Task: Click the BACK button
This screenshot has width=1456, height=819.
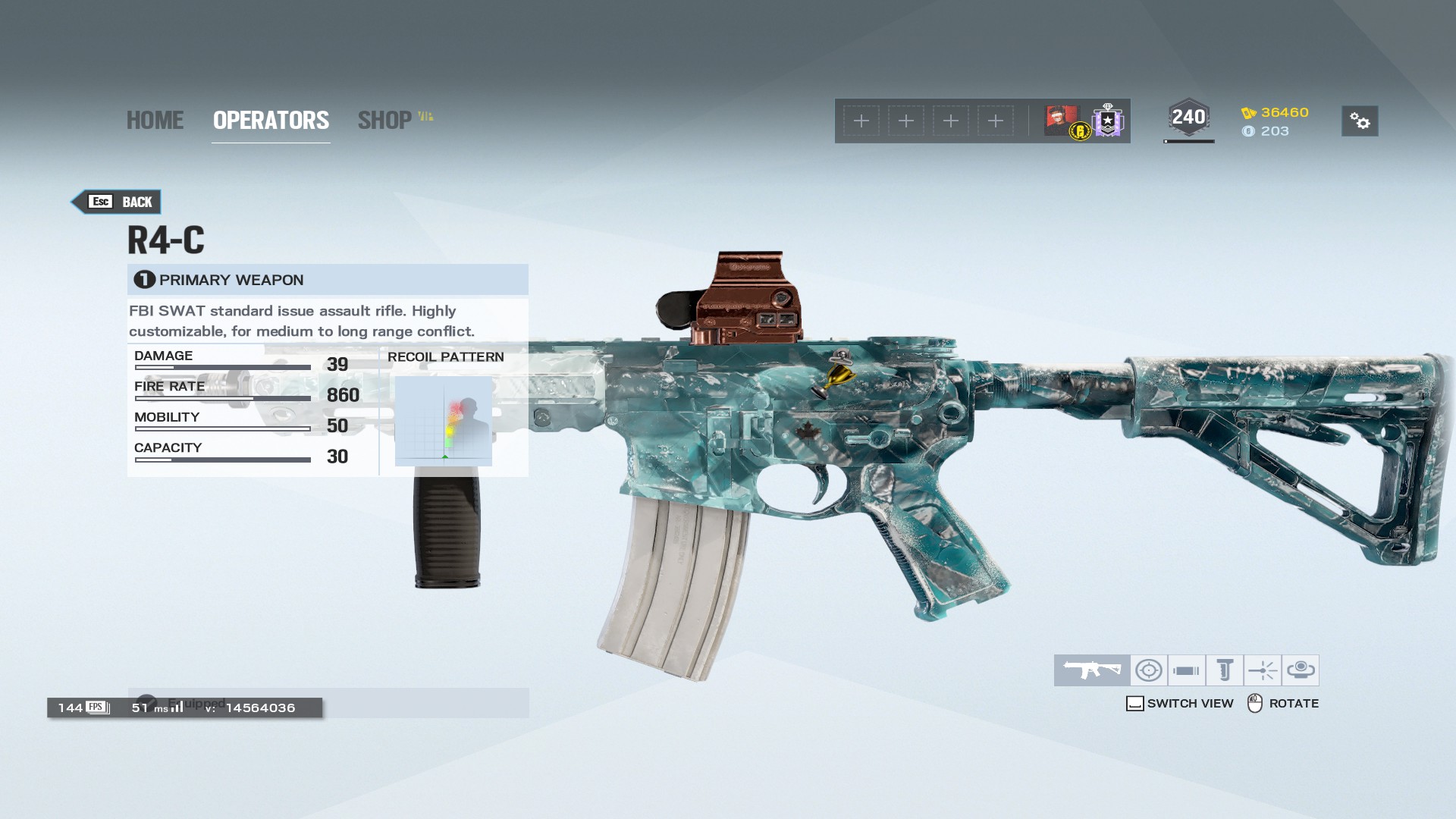Action: pyautogui.click(x=118, y=202)
